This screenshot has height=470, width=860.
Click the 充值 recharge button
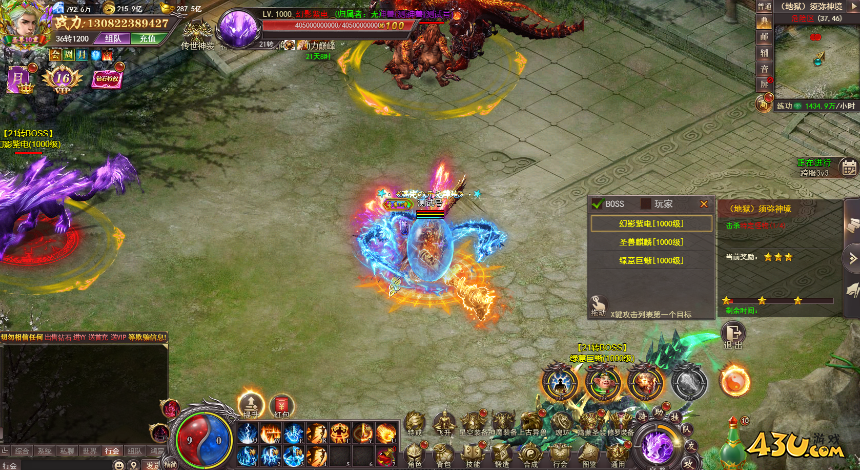[147, 38]
